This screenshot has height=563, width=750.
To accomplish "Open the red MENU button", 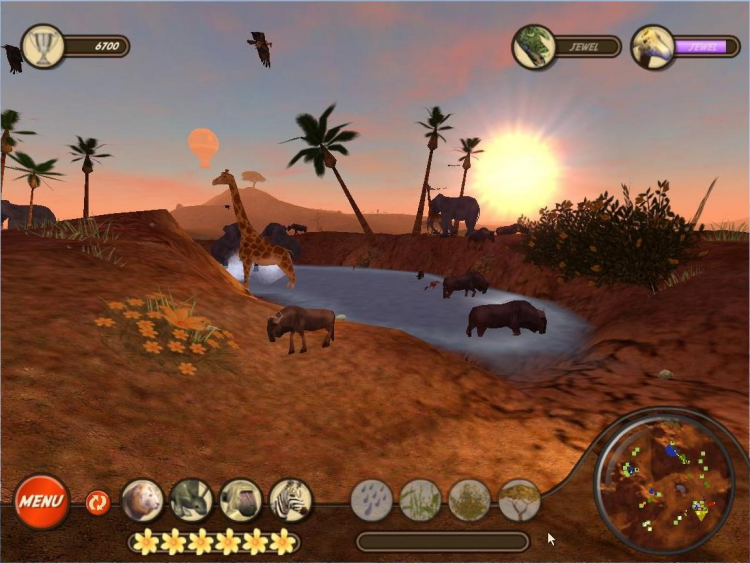I will pyautogui.click(x=41, y=501).
